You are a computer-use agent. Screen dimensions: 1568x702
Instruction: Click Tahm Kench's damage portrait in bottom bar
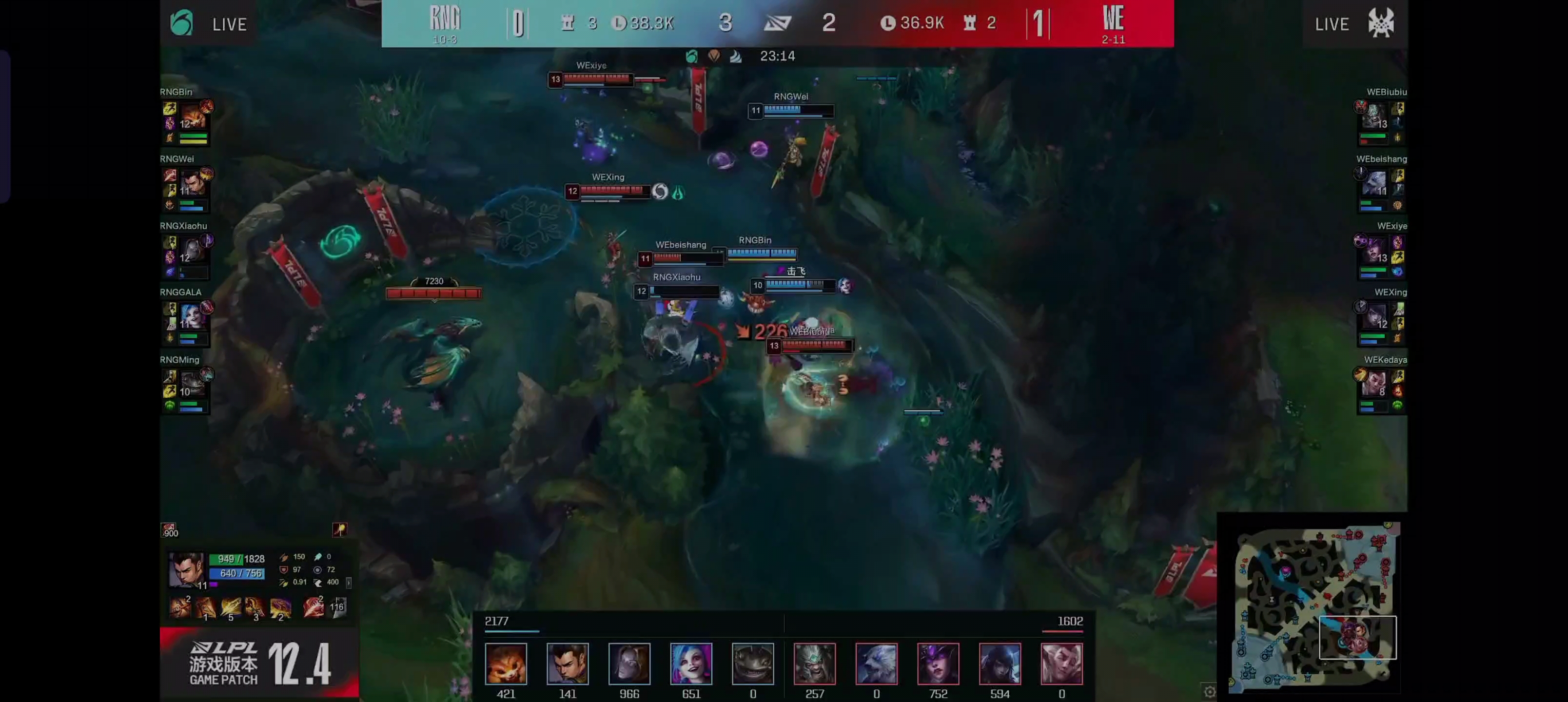(x=753, y=663)
